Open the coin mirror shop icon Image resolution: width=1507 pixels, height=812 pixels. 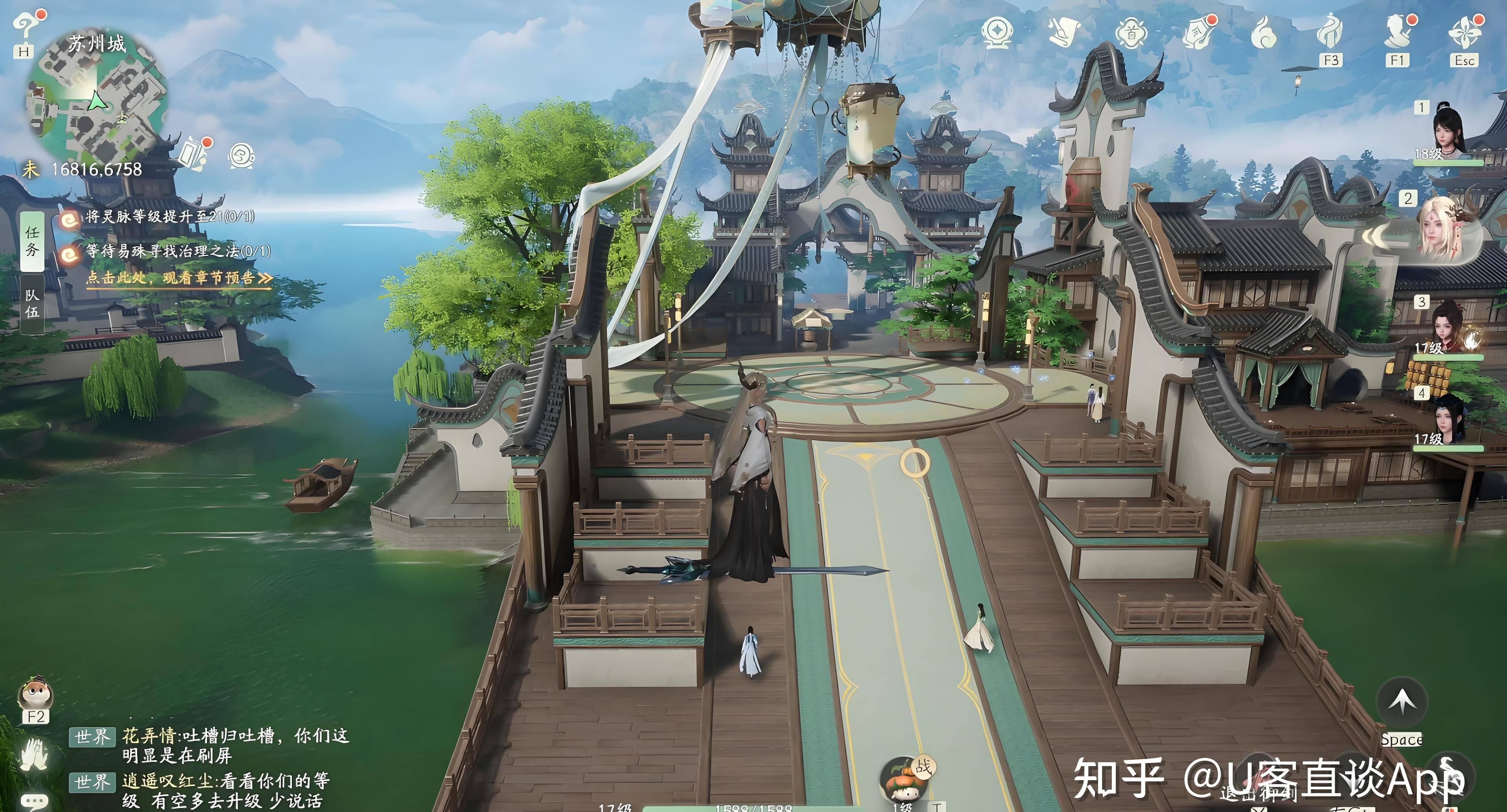[996, 32]
